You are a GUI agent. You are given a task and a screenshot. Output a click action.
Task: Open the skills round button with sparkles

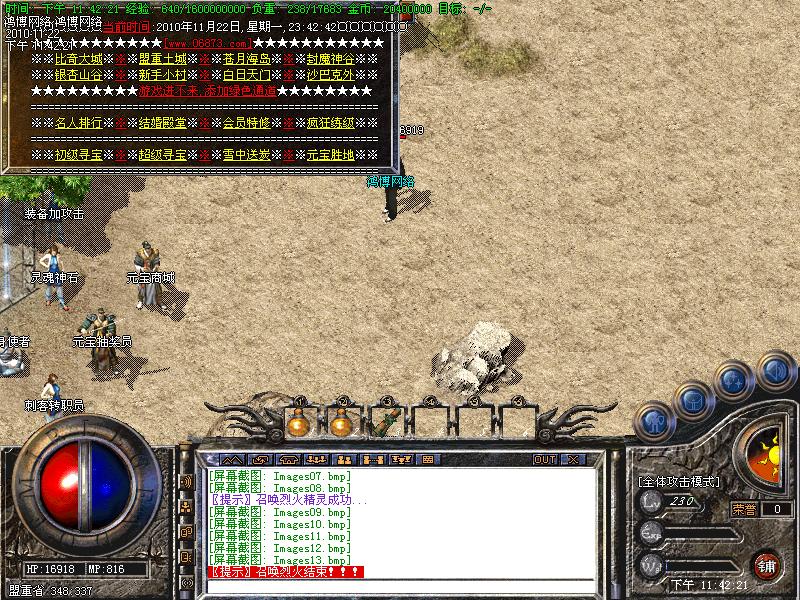(x=734, y=380)
